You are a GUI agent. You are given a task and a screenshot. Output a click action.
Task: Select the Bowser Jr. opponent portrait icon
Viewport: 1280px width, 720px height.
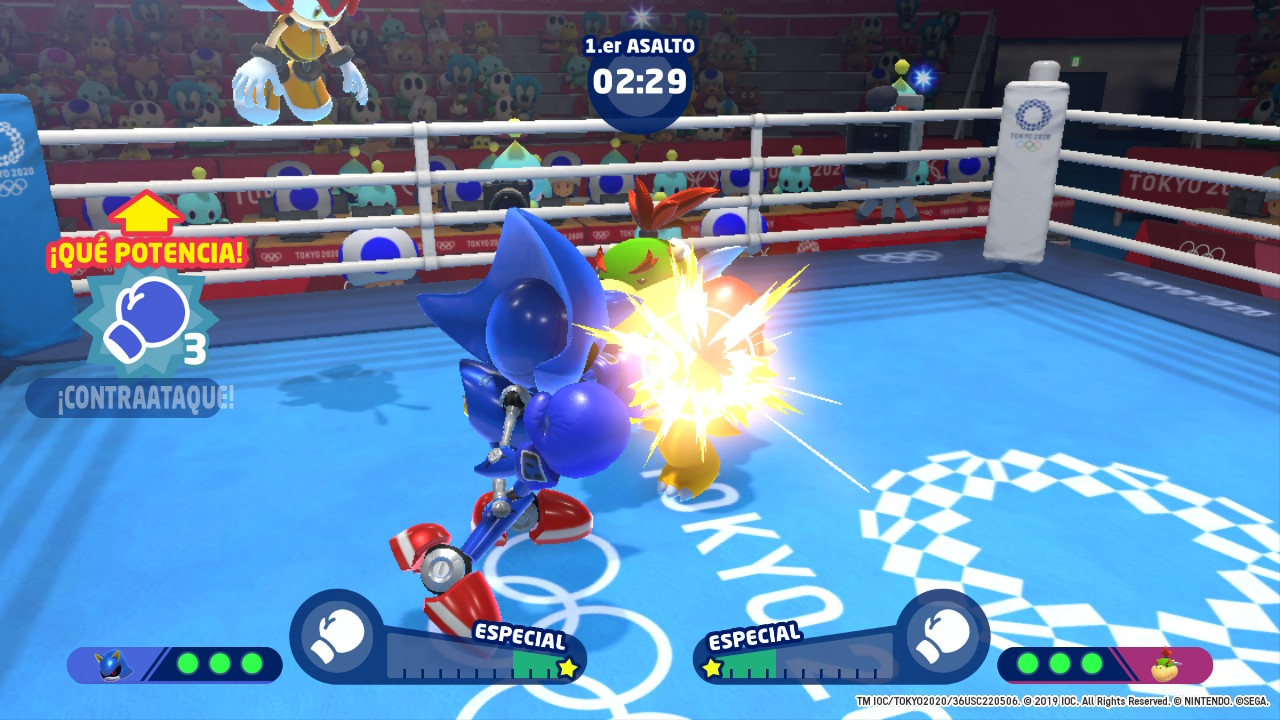(1164, 664)
